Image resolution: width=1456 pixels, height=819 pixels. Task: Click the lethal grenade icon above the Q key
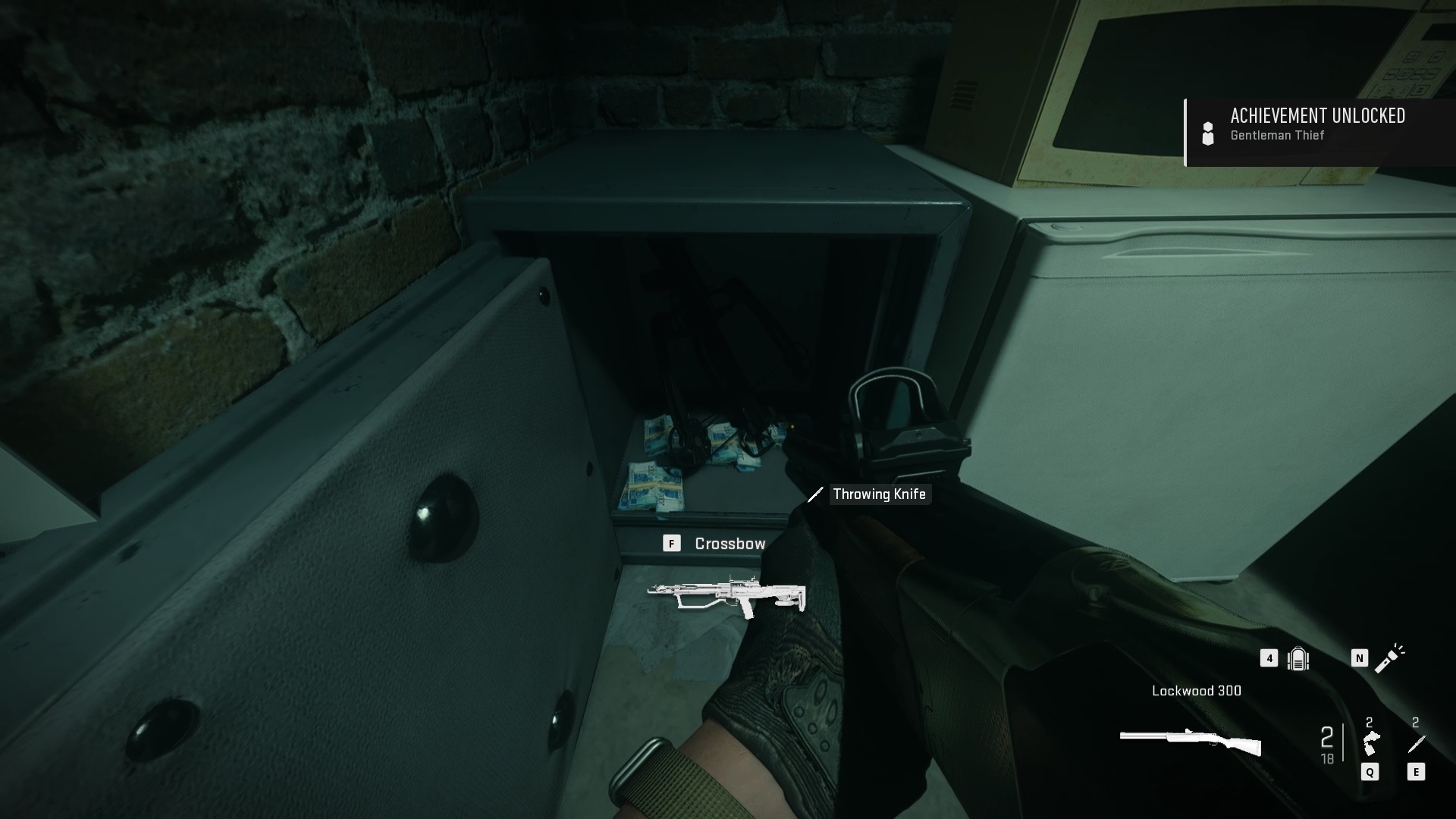(x=1372, y=741)
